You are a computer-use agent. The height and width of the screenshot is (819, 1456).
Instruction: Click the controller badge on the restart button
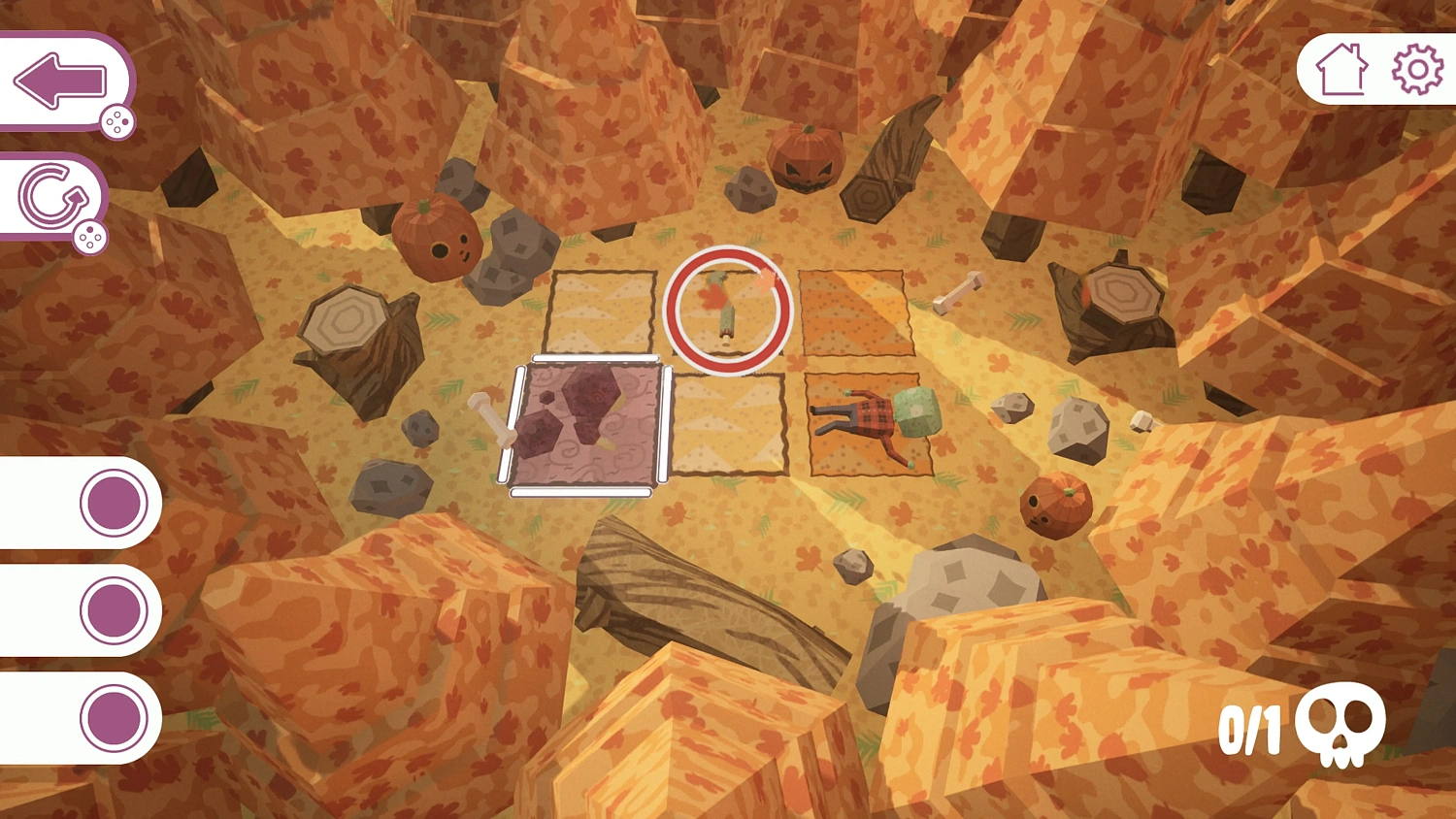point(92,236)
